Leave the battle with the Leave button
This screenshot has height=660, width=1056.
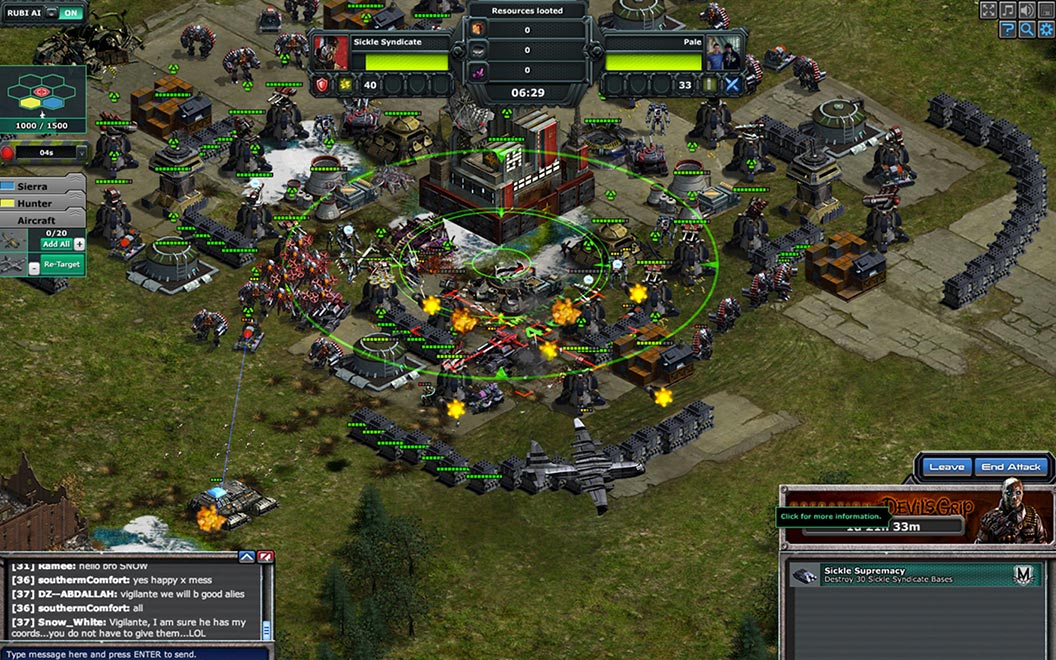click(946, 467)
